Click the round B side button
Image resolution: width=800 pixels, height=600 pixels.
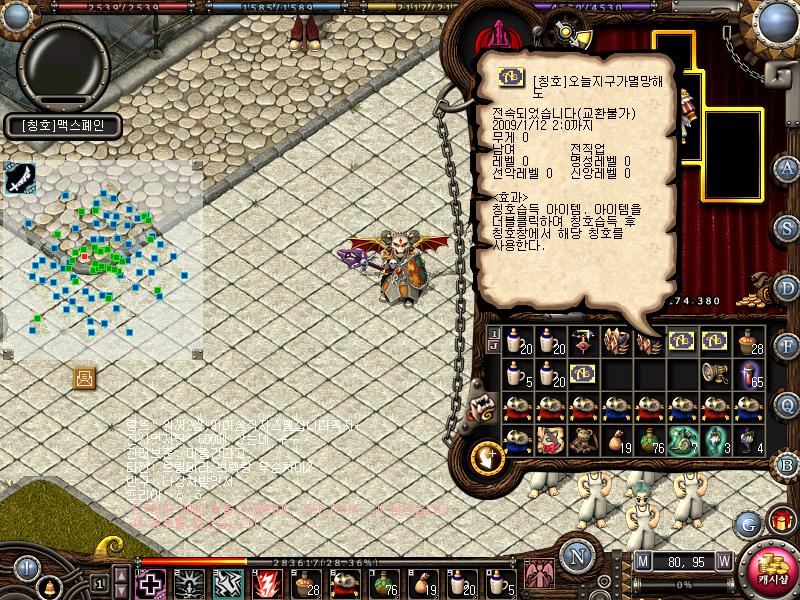(787, 464)
